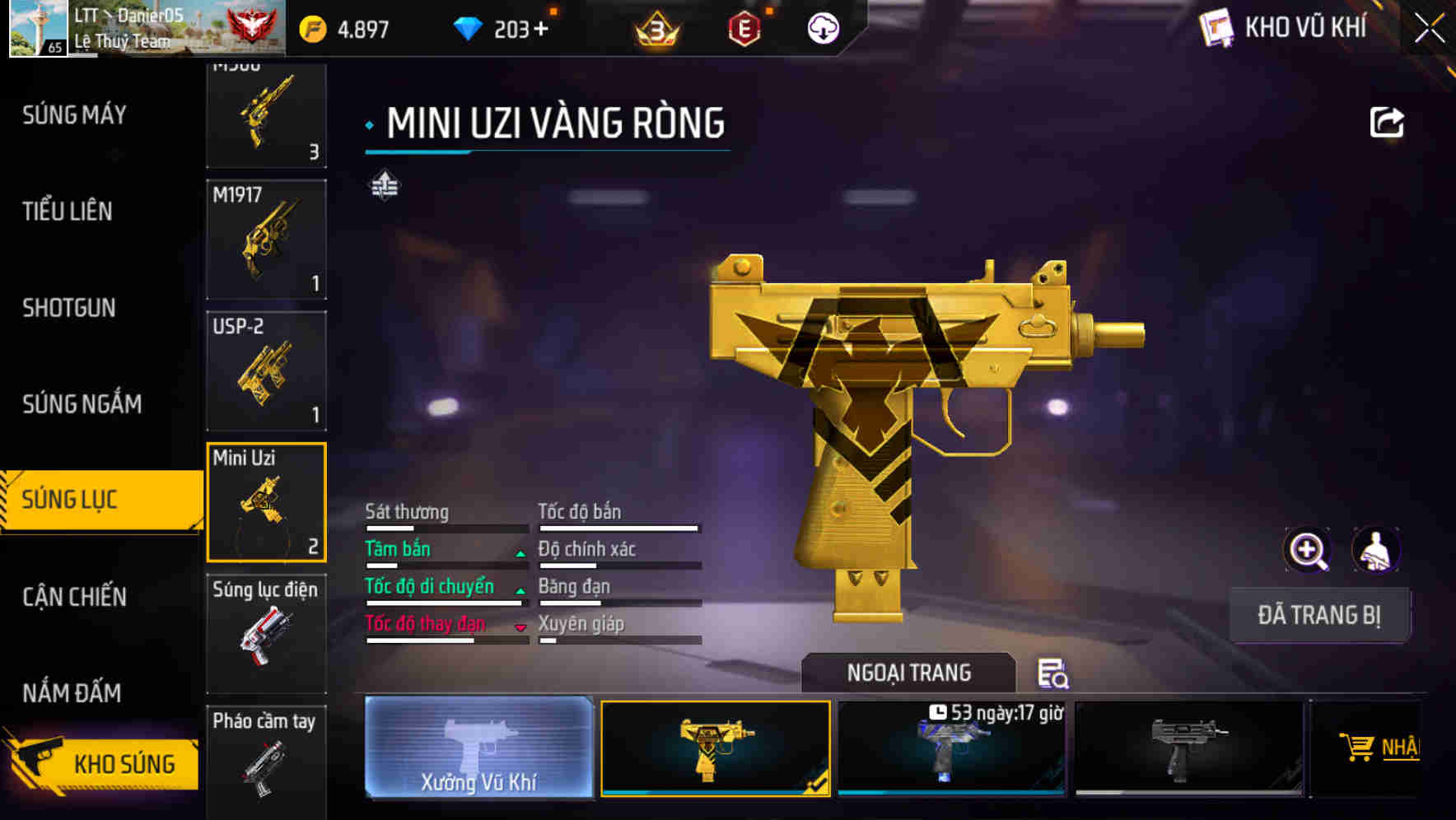Click the share icon beside MINI UZI VÀNG RÒNG

point(1388,121)
